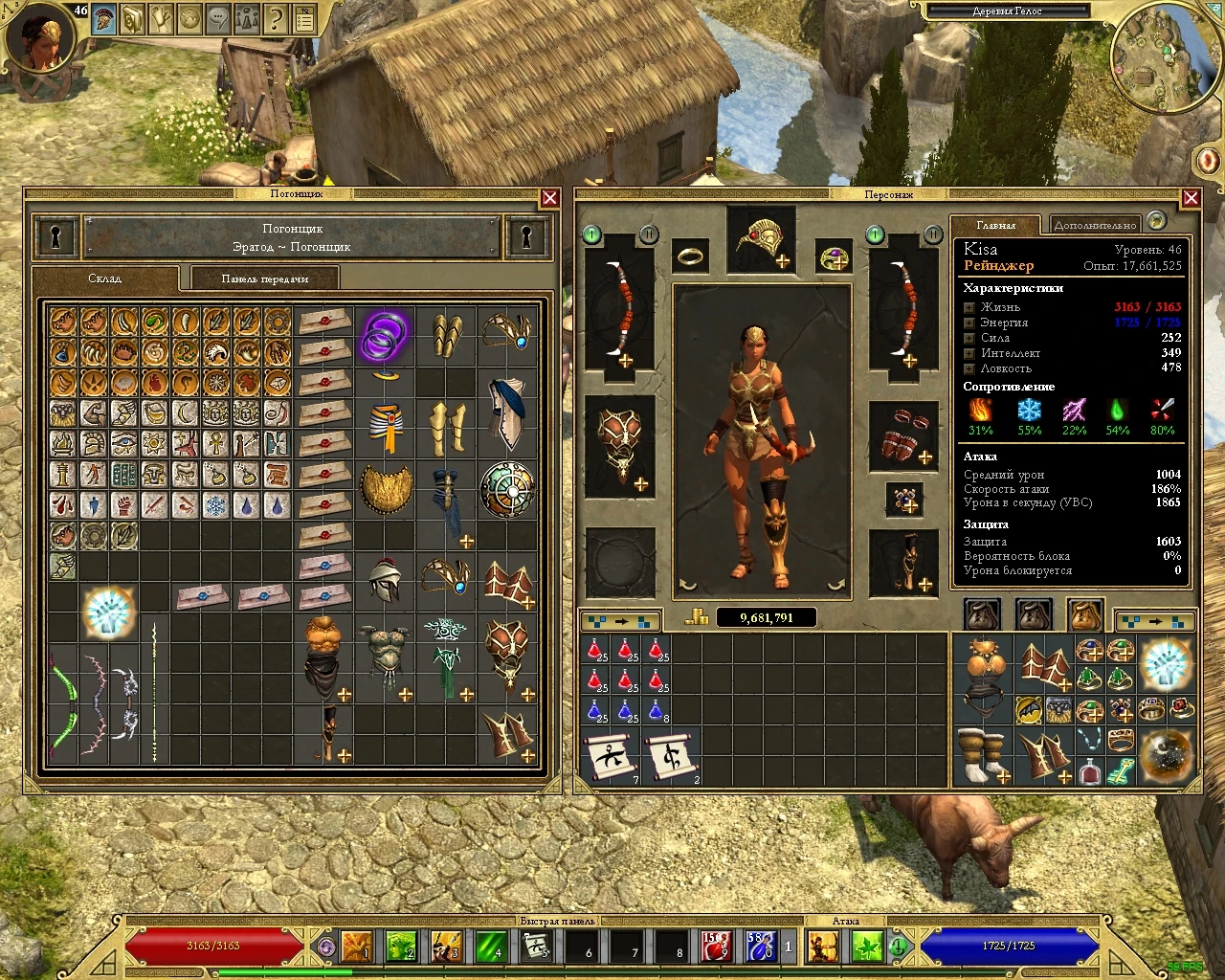This screenshot has width=1225, height=980.
Task: Click the padlock icon on the caravan window
Action: [55, 237]
